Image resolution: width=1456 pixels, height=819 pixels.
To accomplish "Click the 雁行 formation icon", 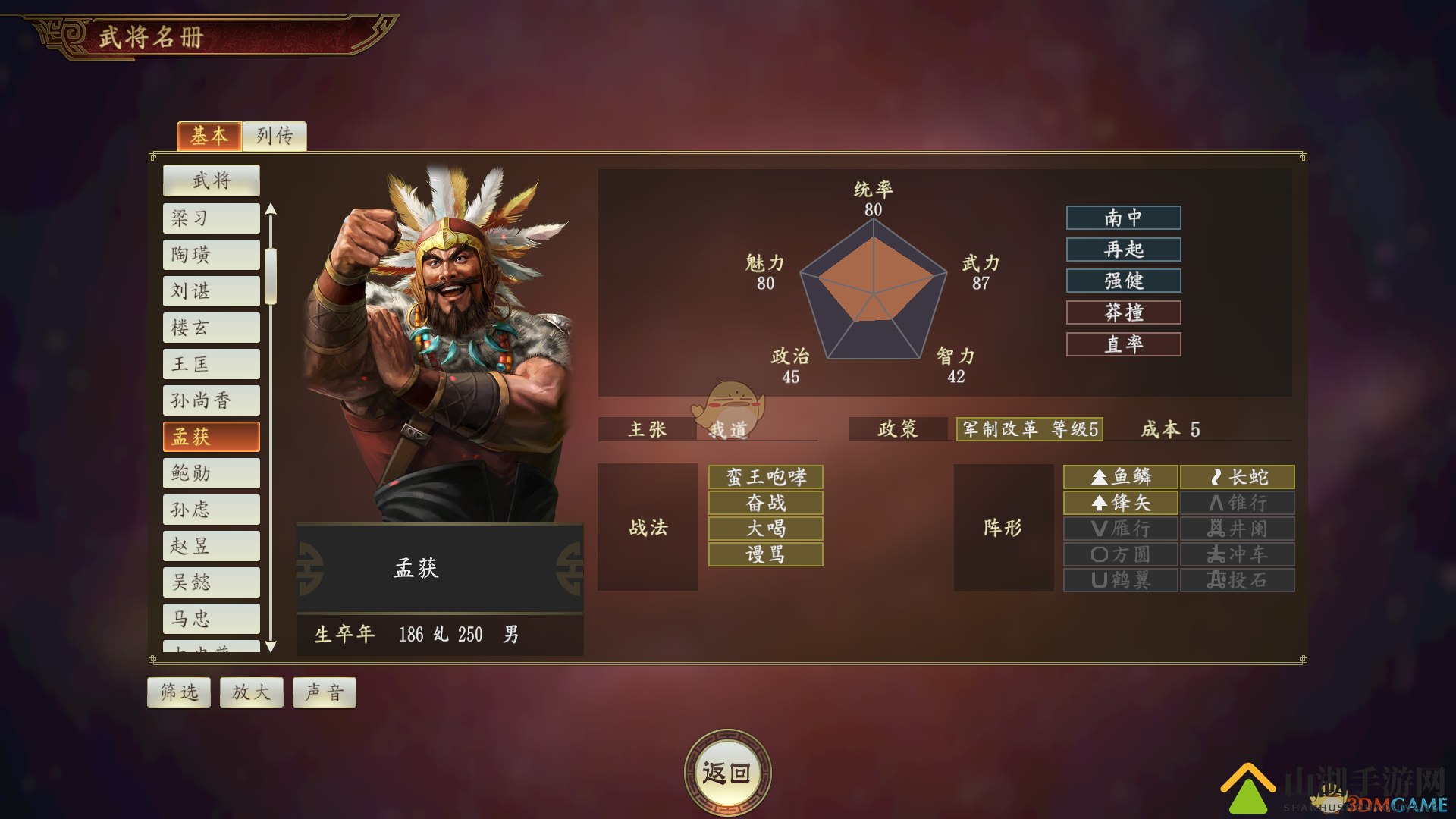I will point(1121,529).
